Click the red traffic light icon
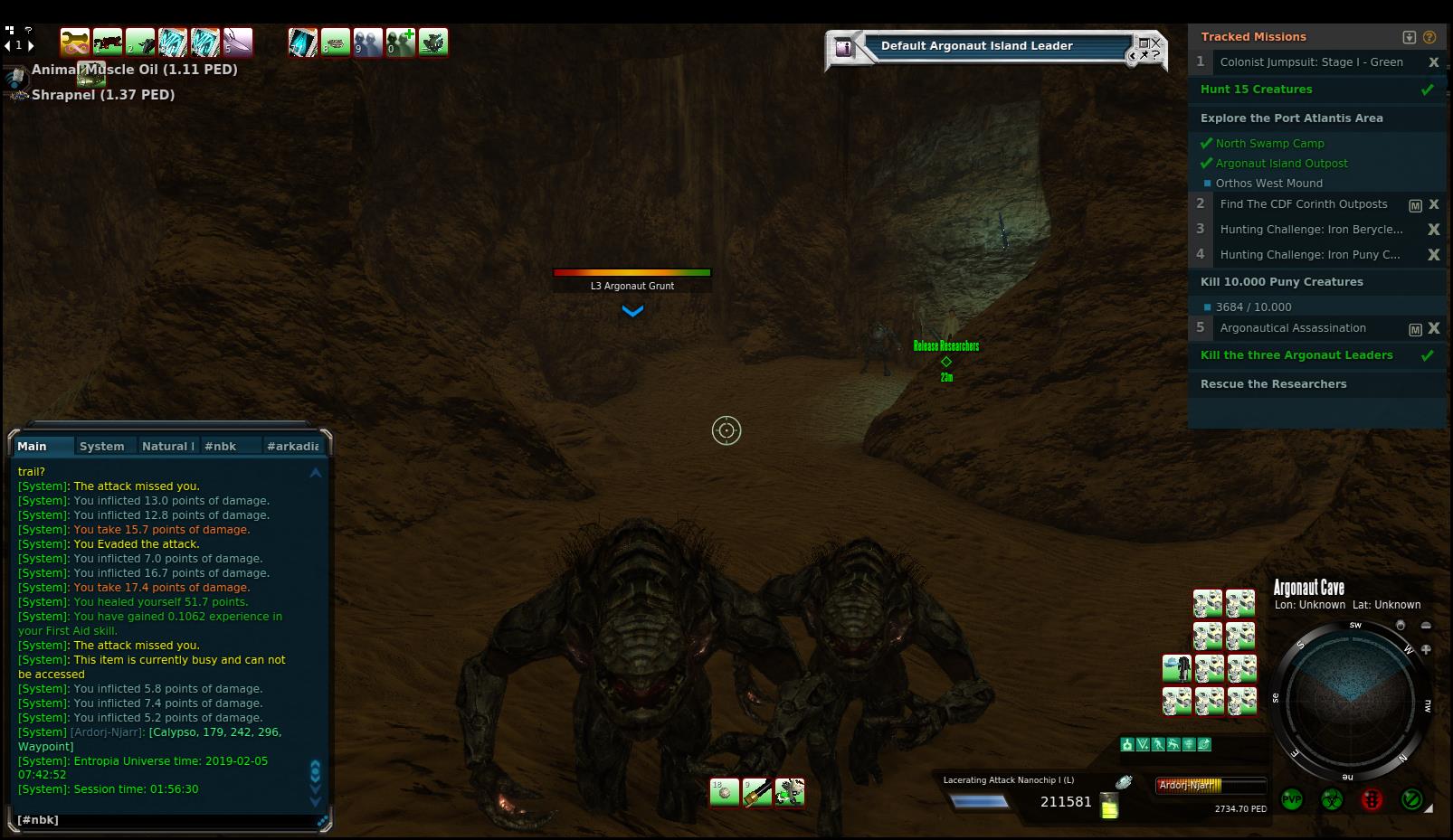The image size is (1453, 840). coord(1372,799)
